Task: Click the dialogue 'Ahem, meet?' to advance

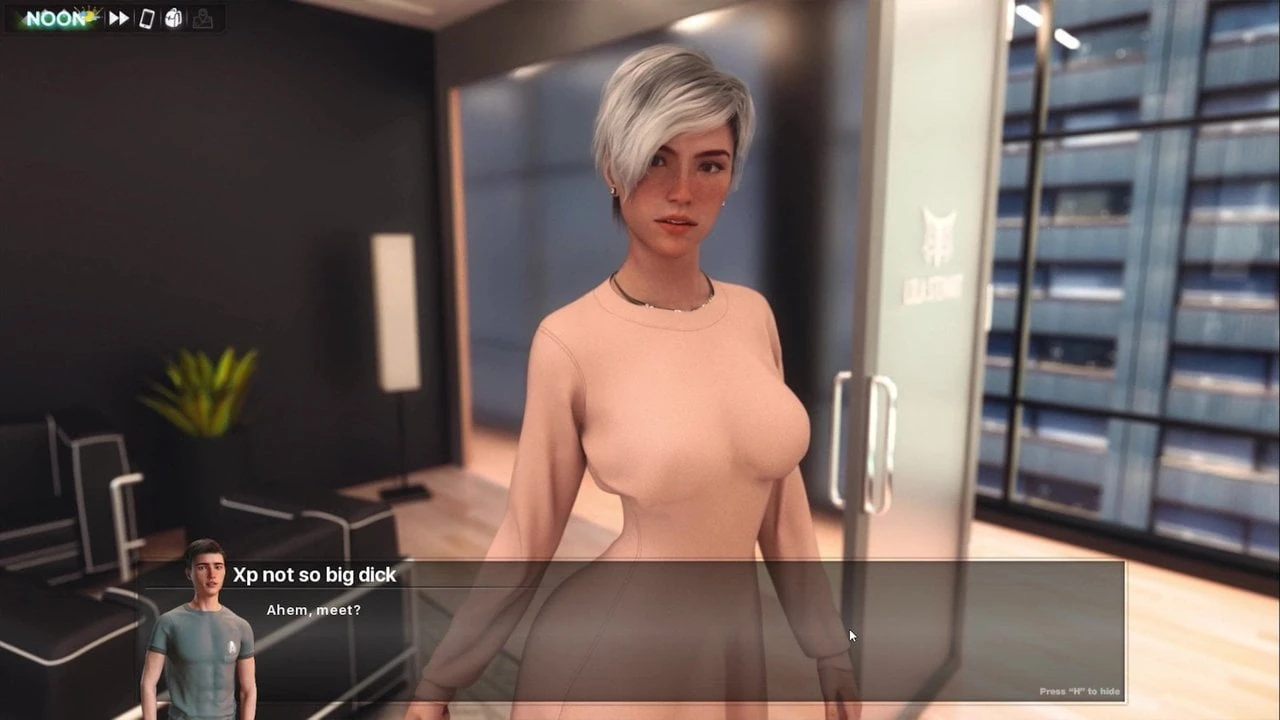Action: click(313, 610)
